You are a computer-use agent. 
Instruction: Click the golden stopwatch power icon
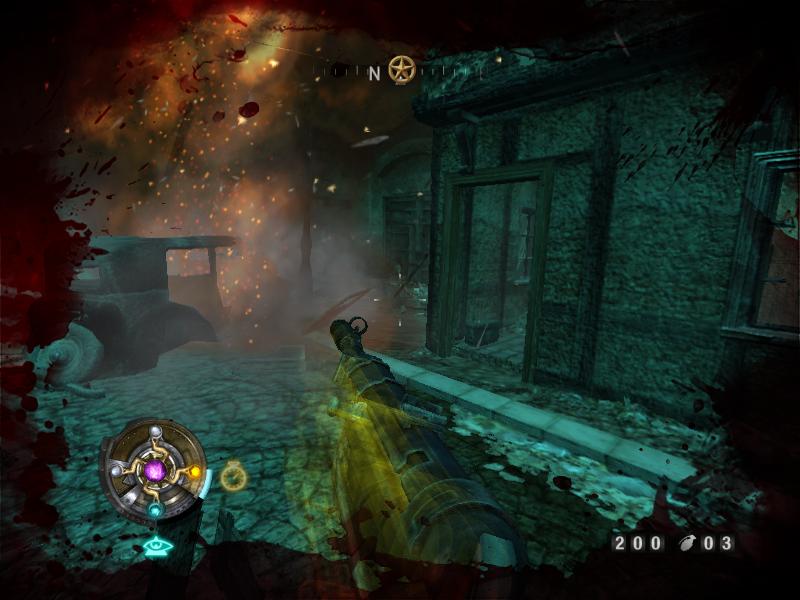pos(234,476)
